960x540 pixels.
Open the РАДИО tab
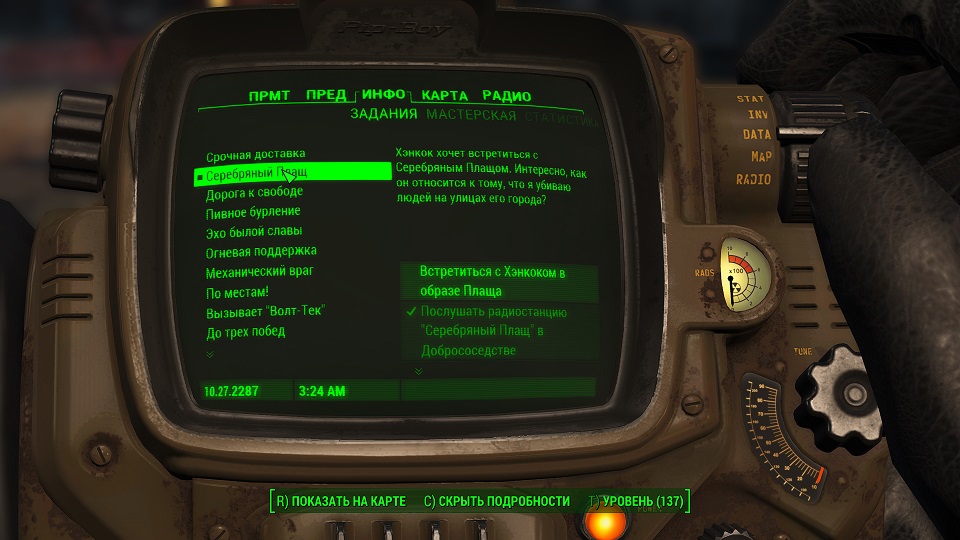tap(506, 96)
